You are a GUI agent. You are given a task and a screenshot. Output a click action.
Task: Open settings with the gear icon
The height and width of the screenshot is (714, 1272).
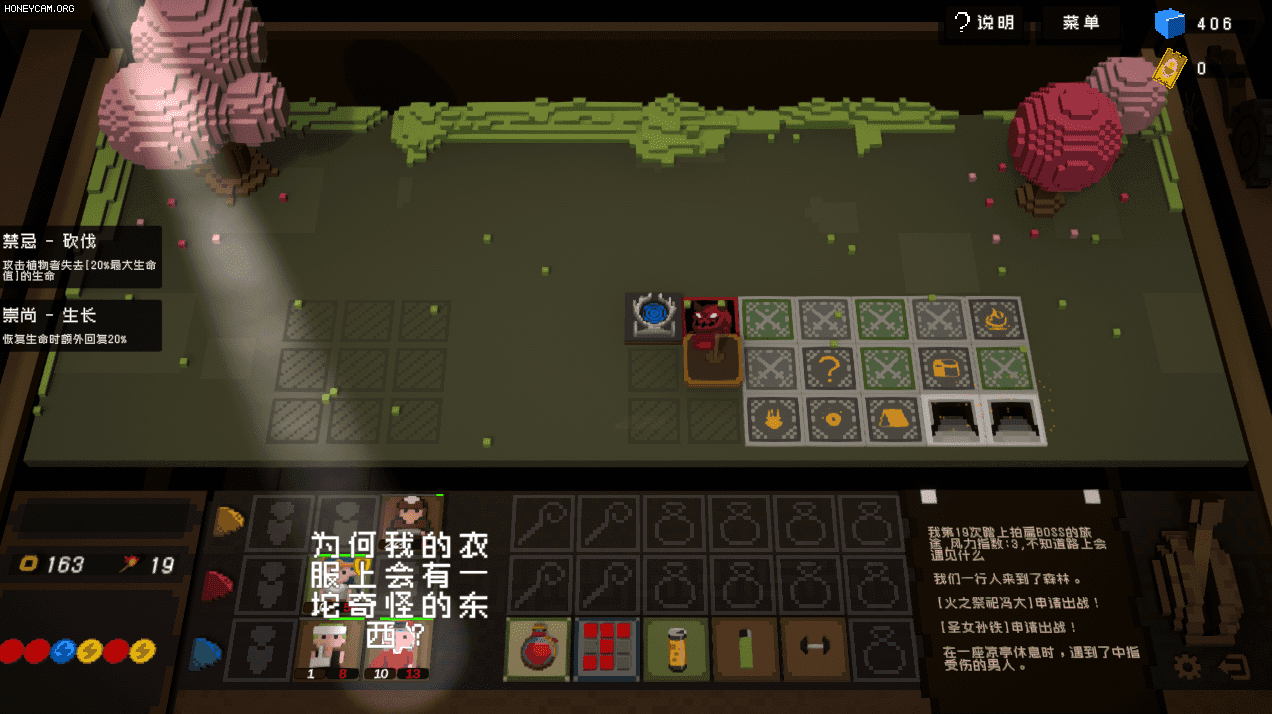click(x=1188, y=667)
